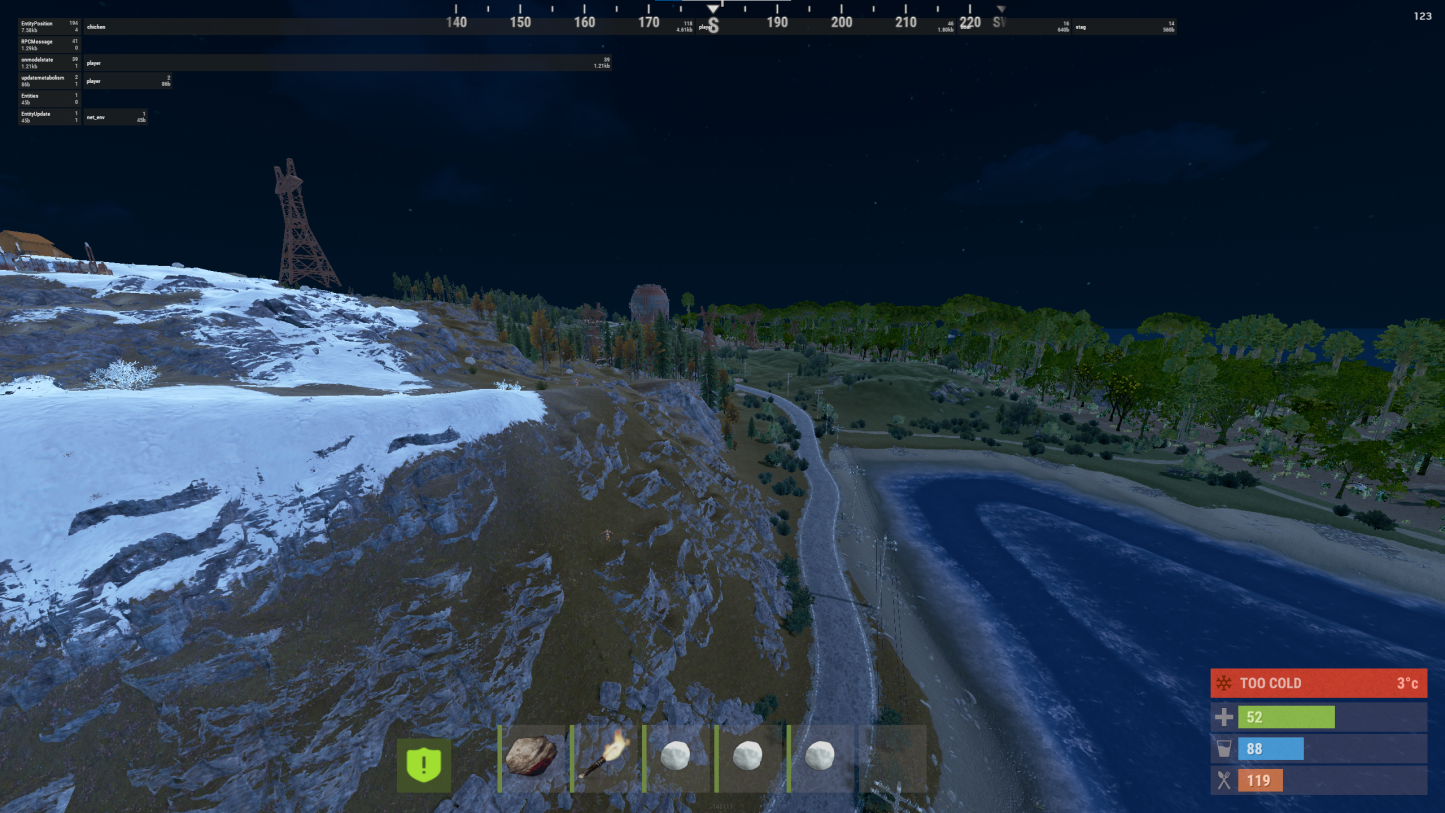Toggle the updatemetabolism debug row
This screenshot has height=813, width=1445.
(40, 79)
